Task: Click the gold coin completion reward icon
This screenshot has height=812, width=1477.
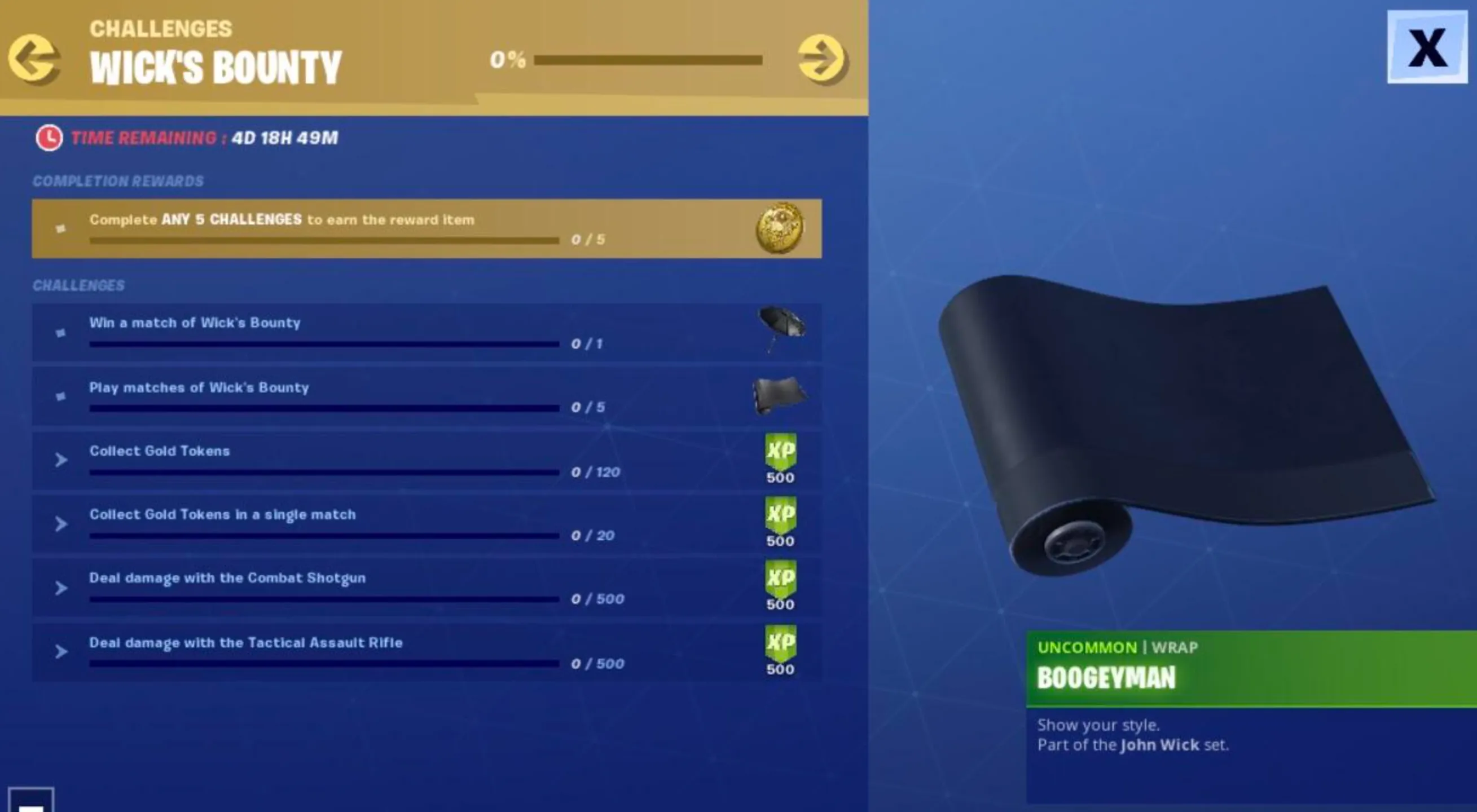Action: [781, 229]
